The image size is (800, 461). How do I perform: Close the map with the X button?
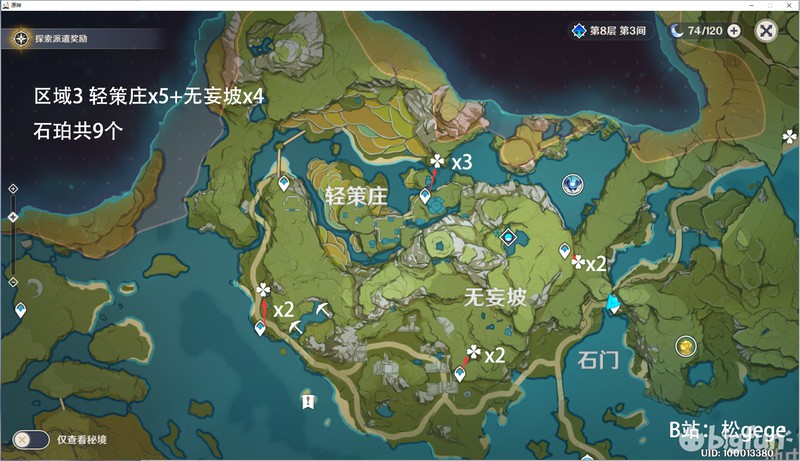point(767,31)
